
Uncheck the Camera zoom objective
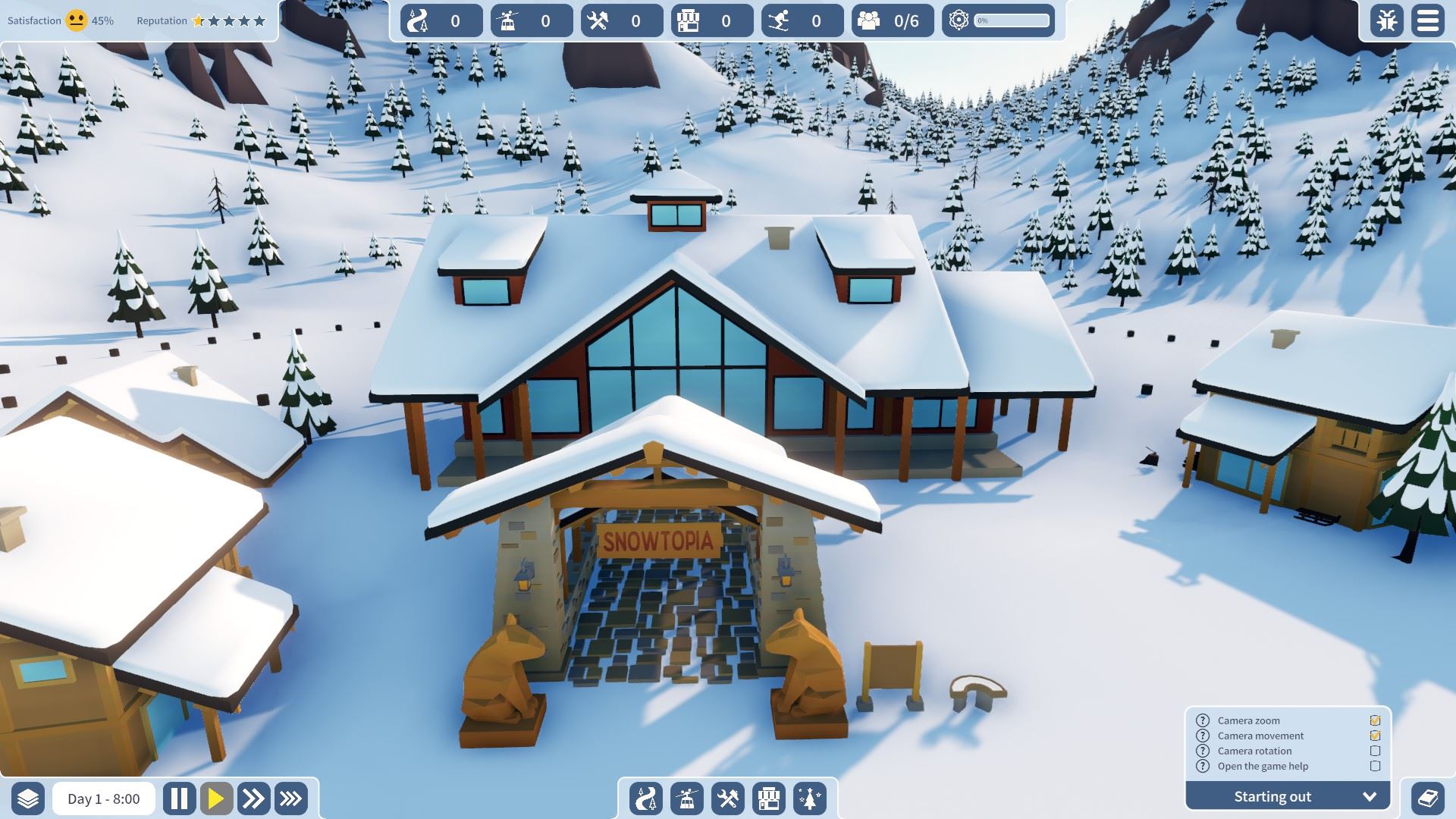click(x=1376, y=720)
